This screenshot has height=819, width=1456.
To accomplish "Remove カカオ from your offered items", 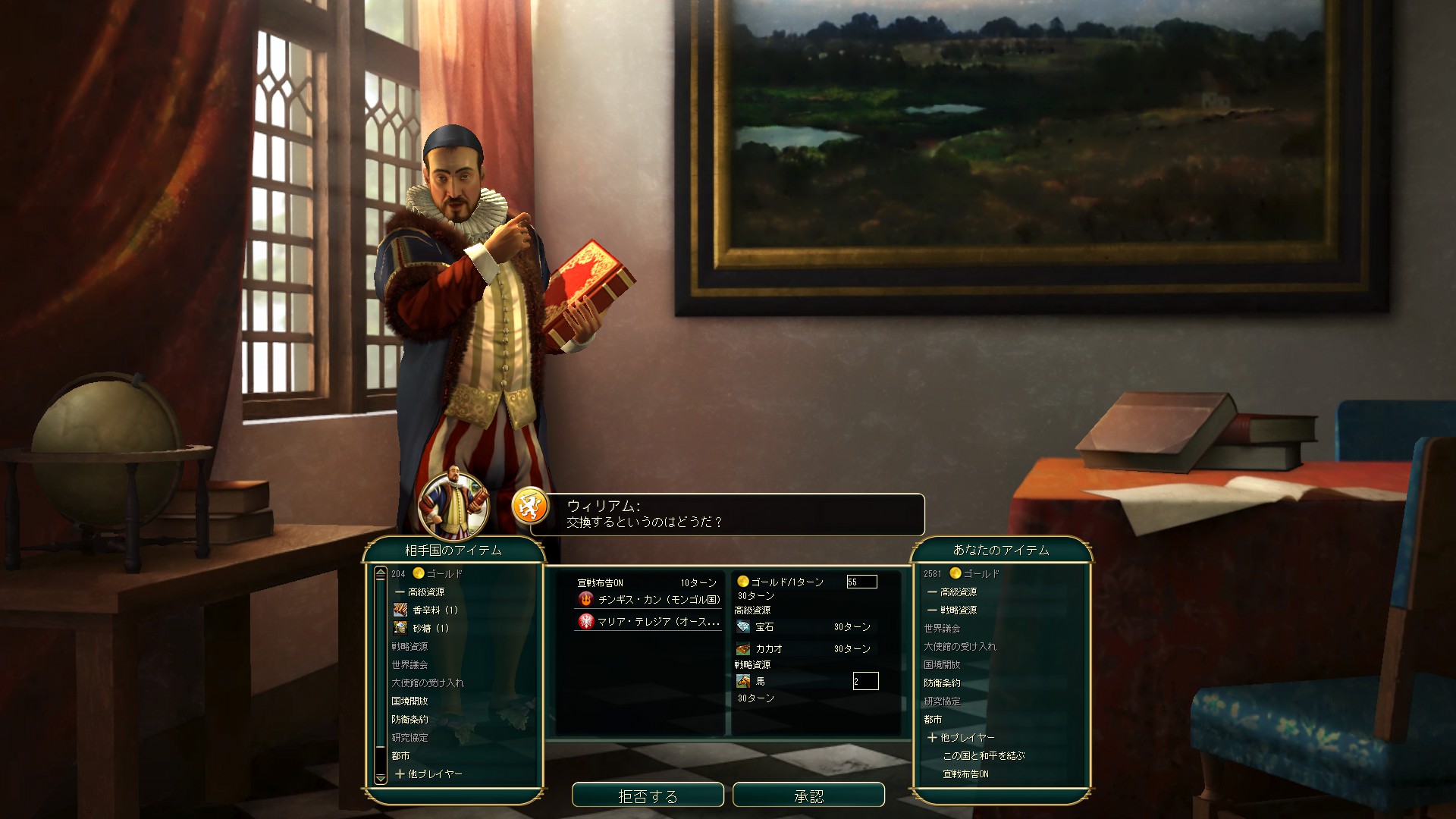I will click(768, 649).
